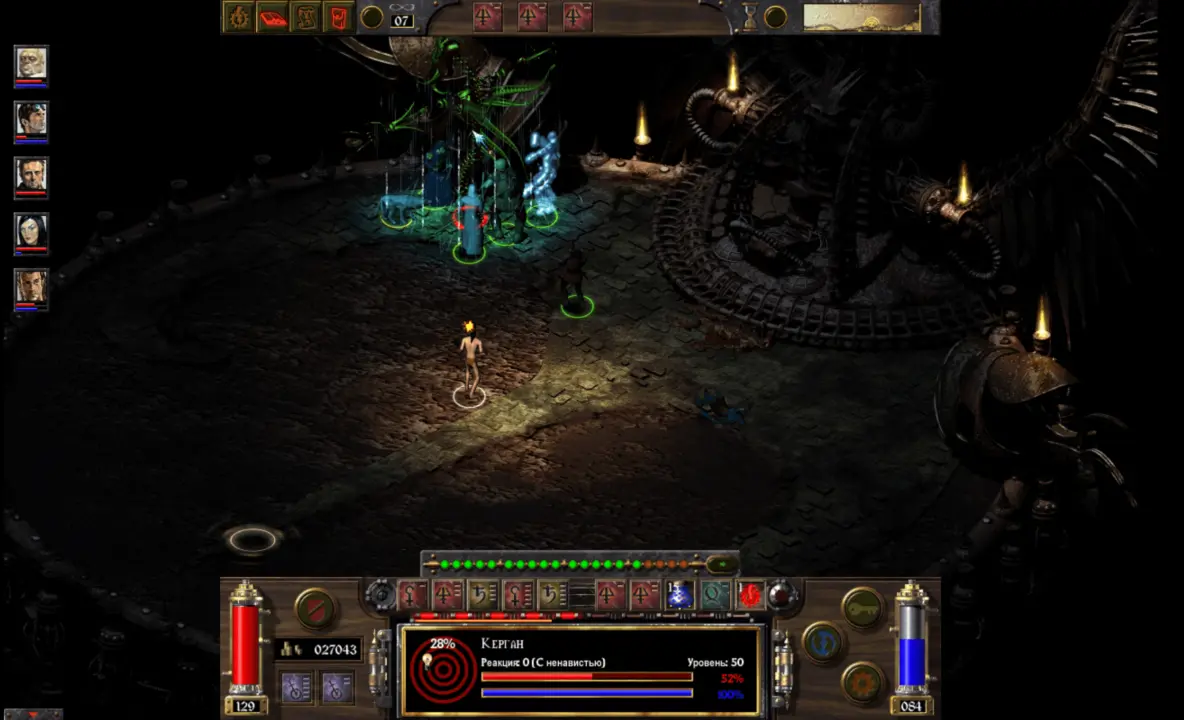
Task: Select the goggles-wearing party member portrait
Action: point(31,120)
